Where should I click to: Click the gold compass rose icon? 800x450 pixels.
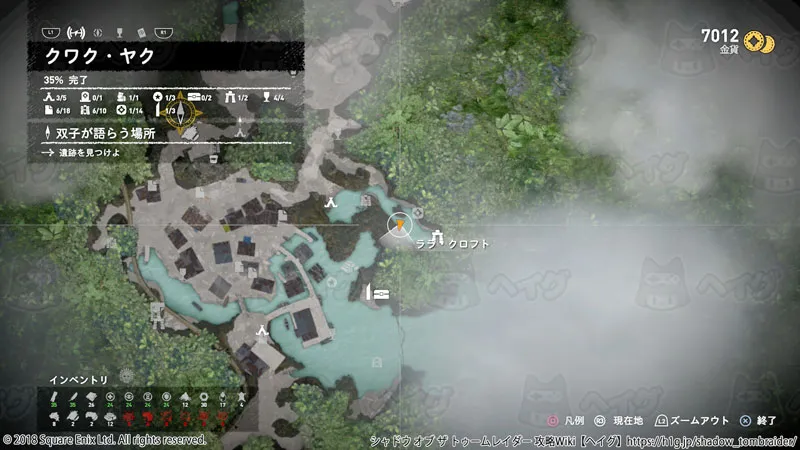pos(182,112)
